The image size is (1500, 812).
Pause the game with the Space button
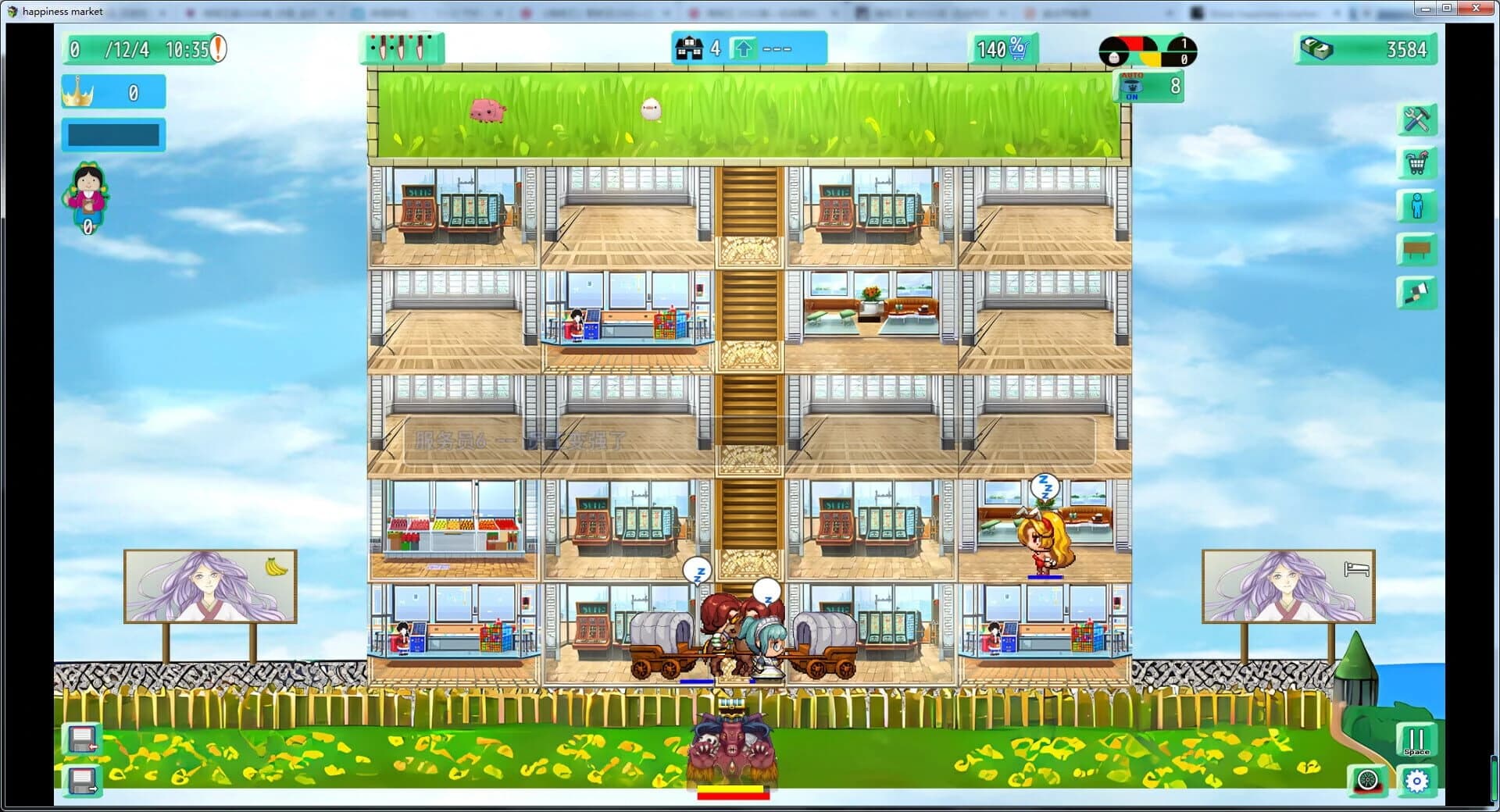[x=1417, y=739]
